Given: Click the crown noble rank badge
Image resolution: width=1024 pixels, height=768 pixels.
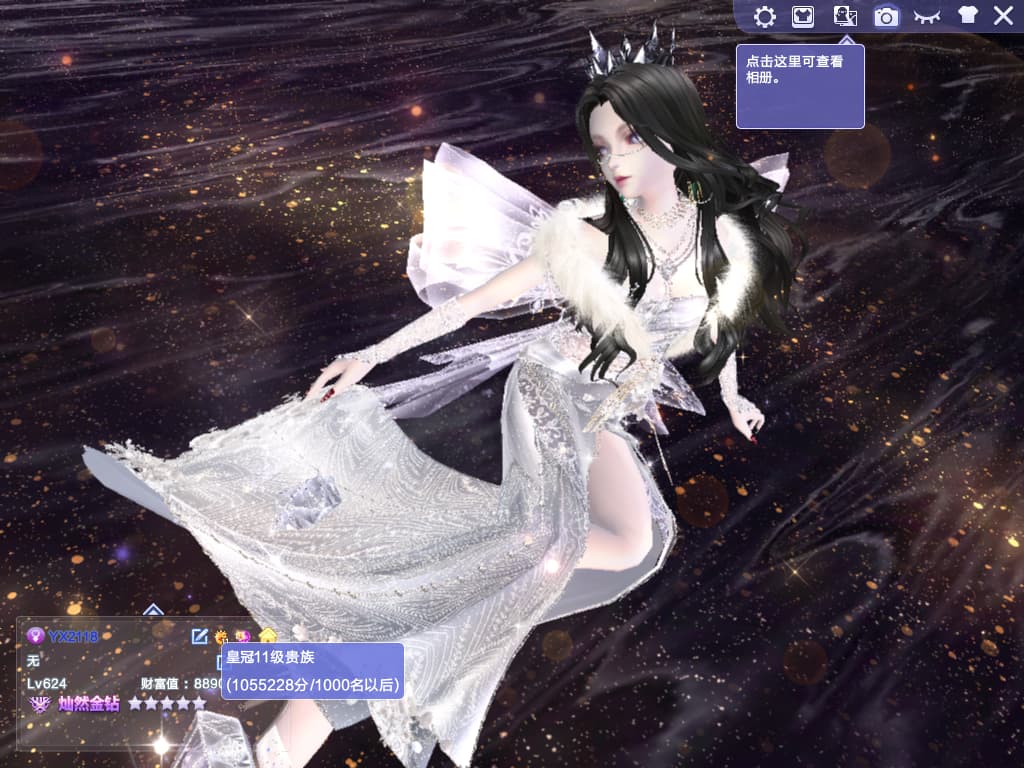Looking at the screenshot, I should [x=222, y=636].
